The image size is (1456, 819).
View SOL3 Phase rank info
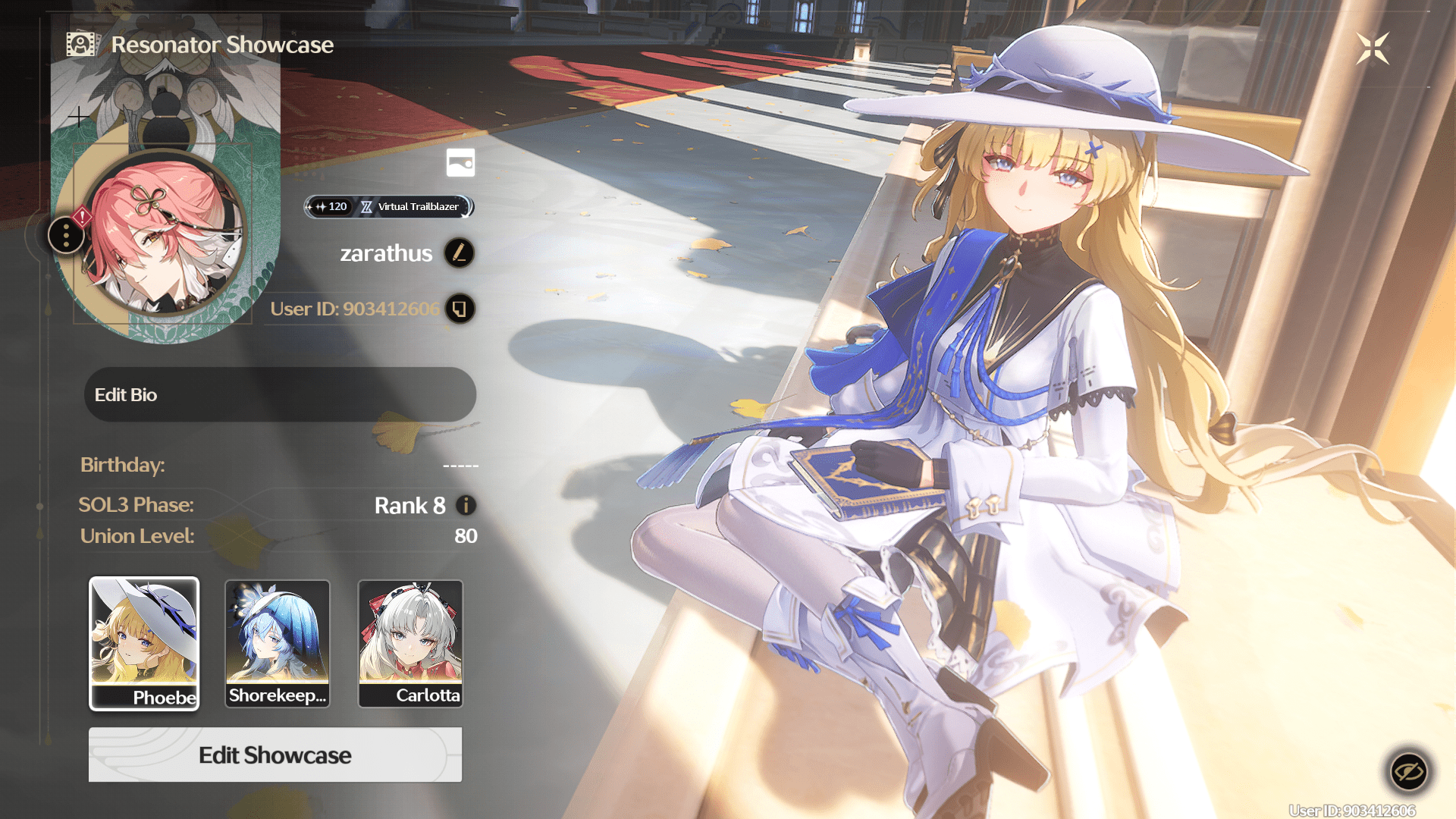pyautogui.click(x=466, y=505)
